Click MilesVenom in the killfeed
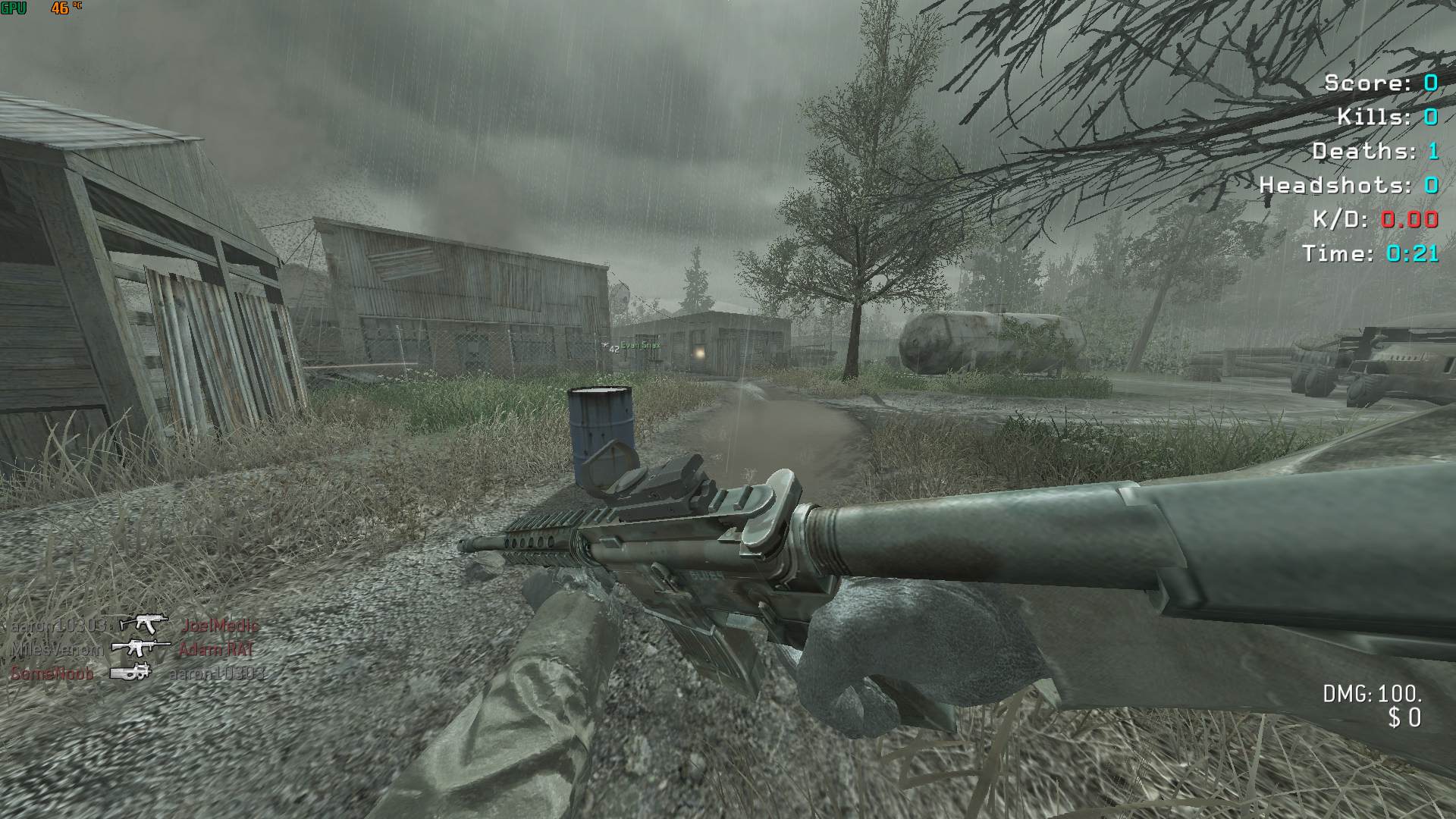Image resolution: width=1456 pixels, height=819 pixels. tap(57, 650)
